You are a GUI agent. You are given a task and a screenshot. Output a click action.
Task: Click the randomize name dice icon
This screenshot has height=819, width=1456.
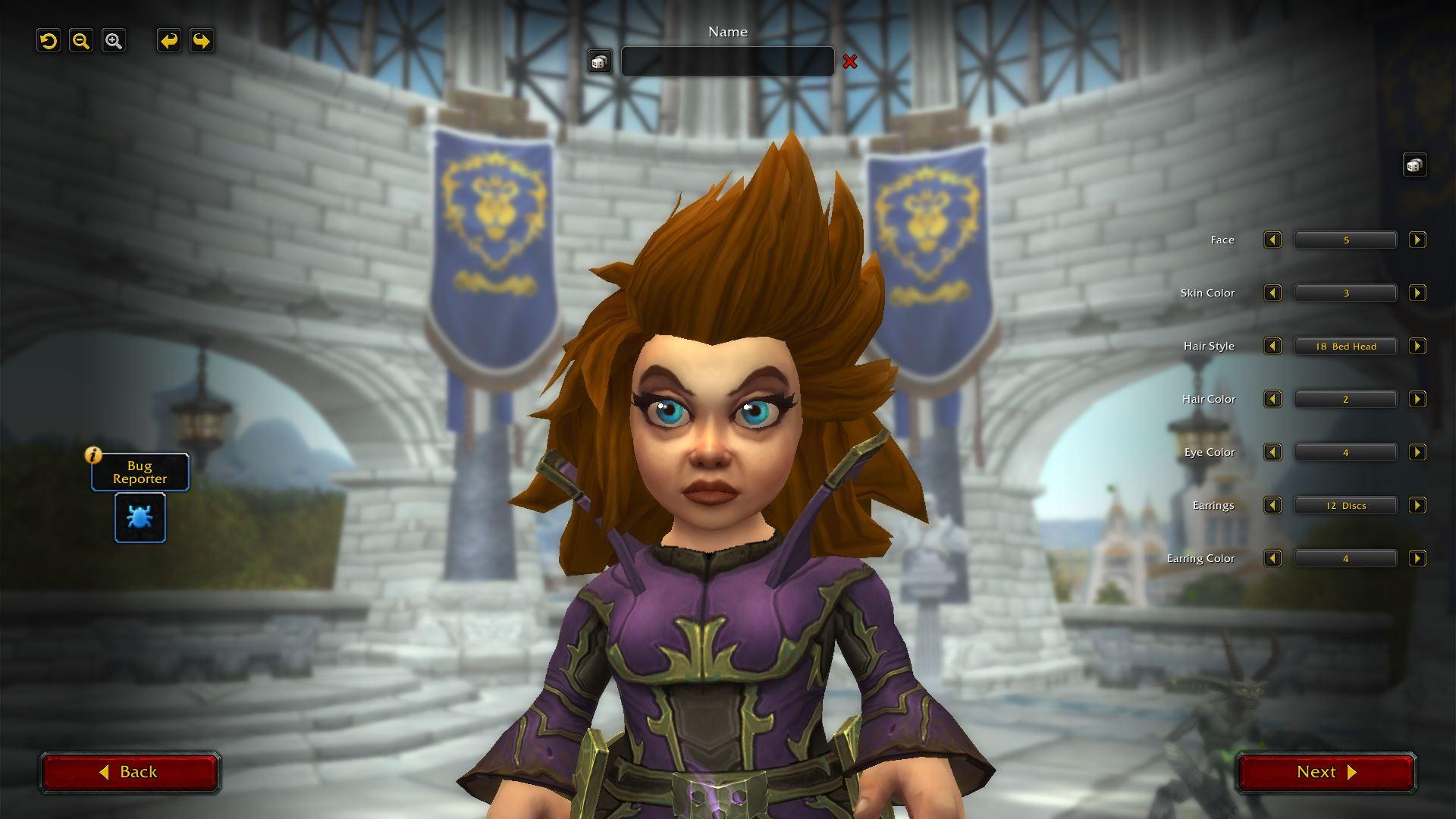pos(599,61)
